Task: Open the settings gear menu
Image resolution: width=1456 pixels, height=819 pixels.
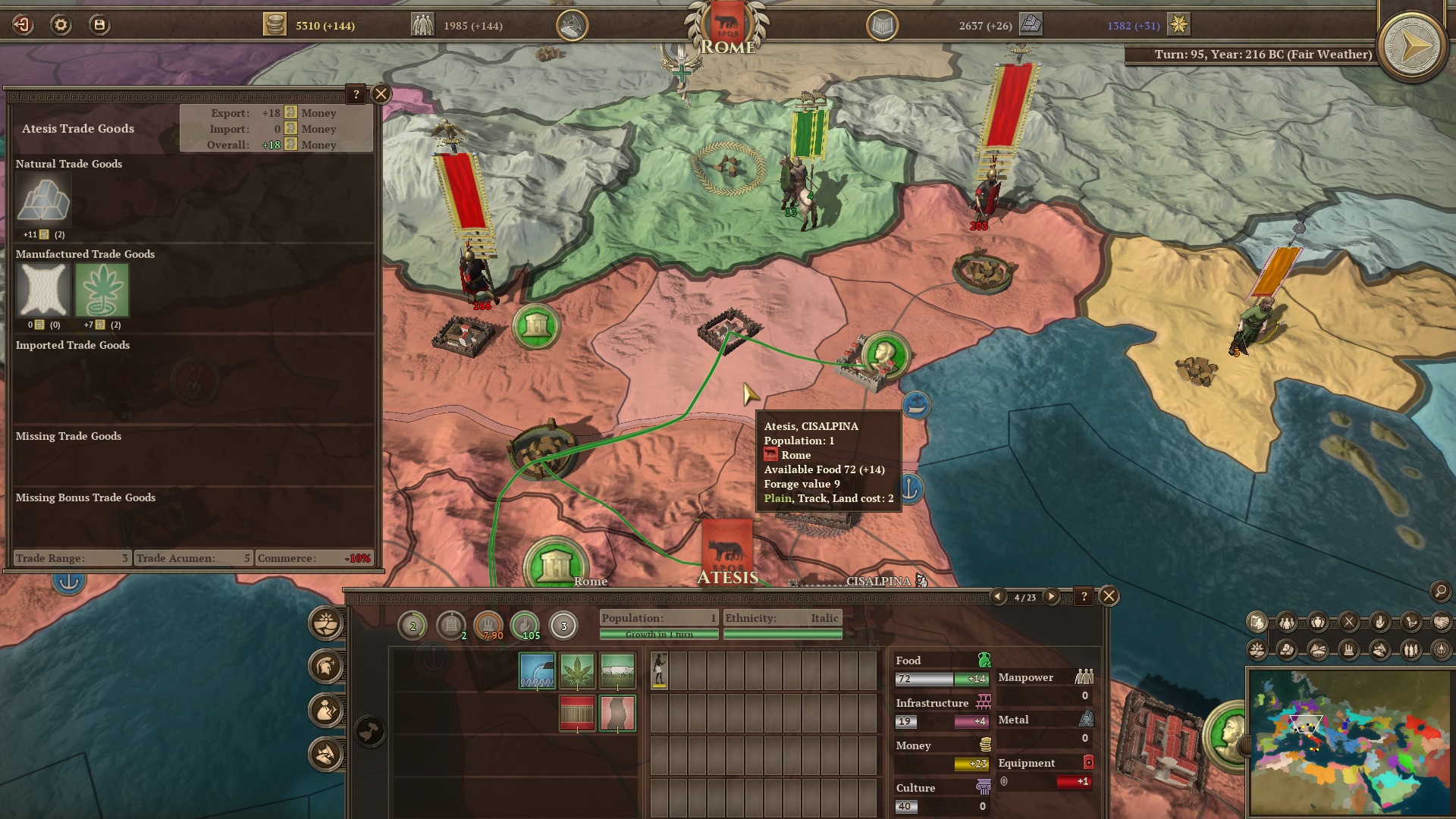Action: click(x=61, y=25)
